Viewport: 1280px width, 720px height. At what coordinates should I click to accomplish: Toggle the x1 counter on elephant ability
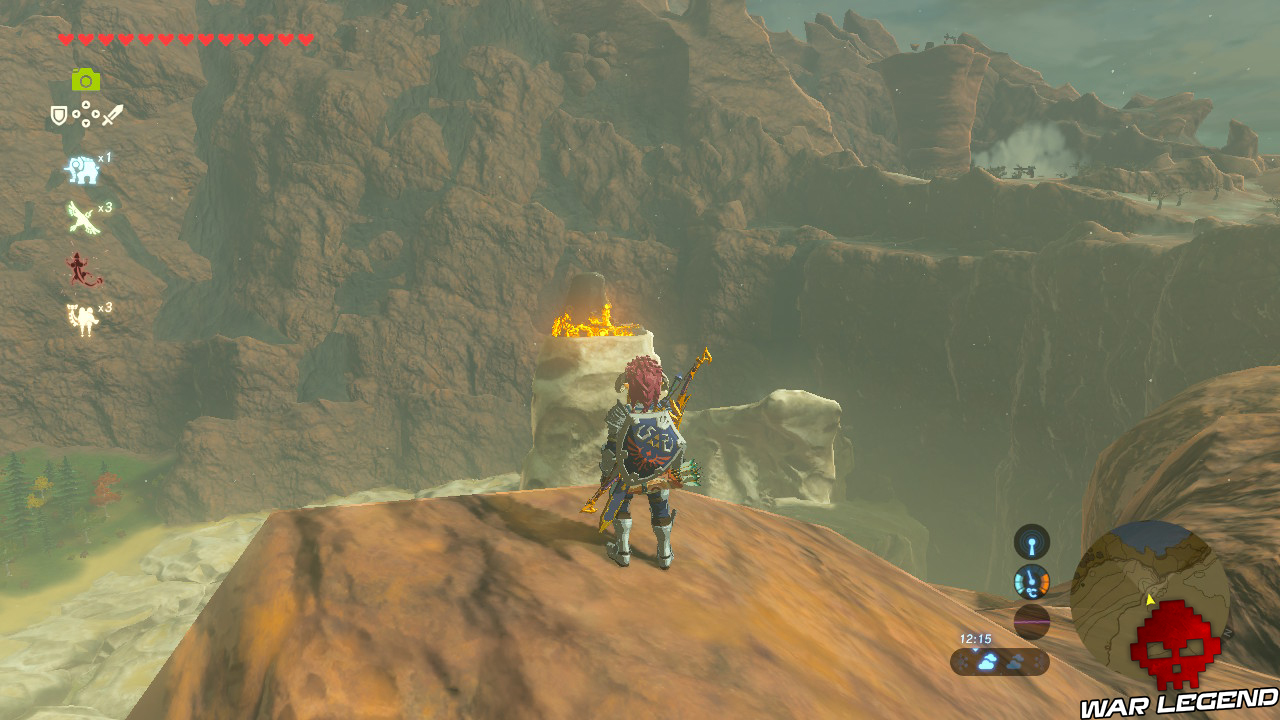point(105,157)
